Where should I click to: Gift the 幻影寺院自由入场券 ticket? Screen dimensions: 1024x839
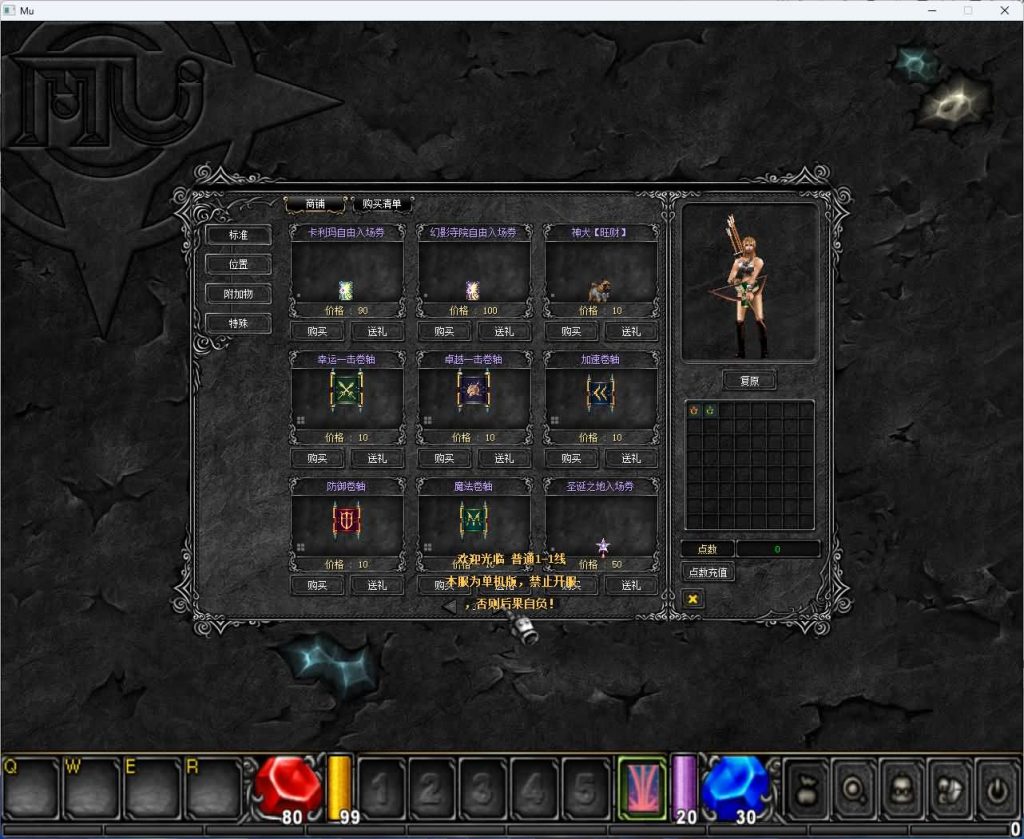(504, 332)
